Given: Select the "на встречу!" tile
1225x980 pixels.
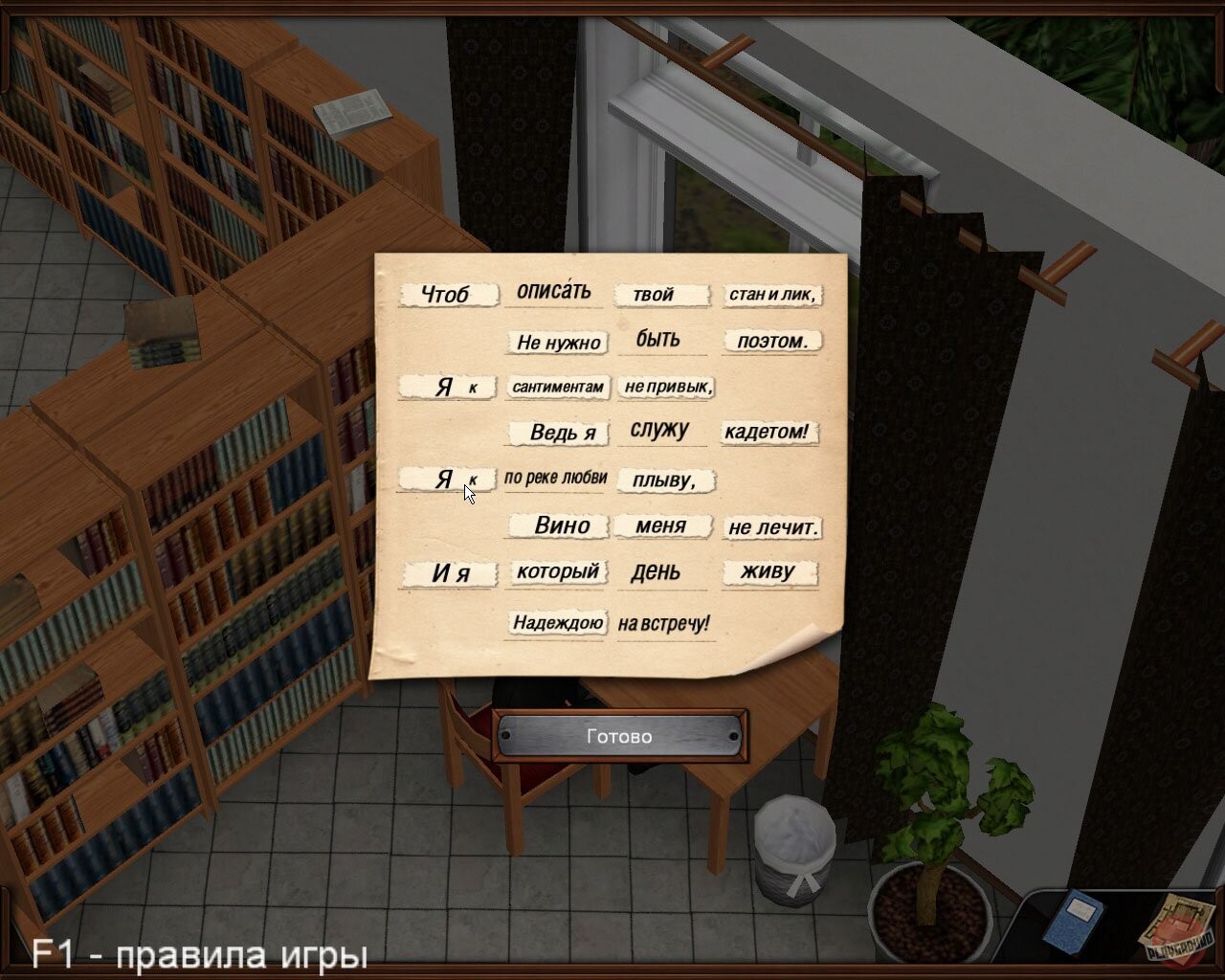Looking at the screenshot, I should click(x=663, y=624).
